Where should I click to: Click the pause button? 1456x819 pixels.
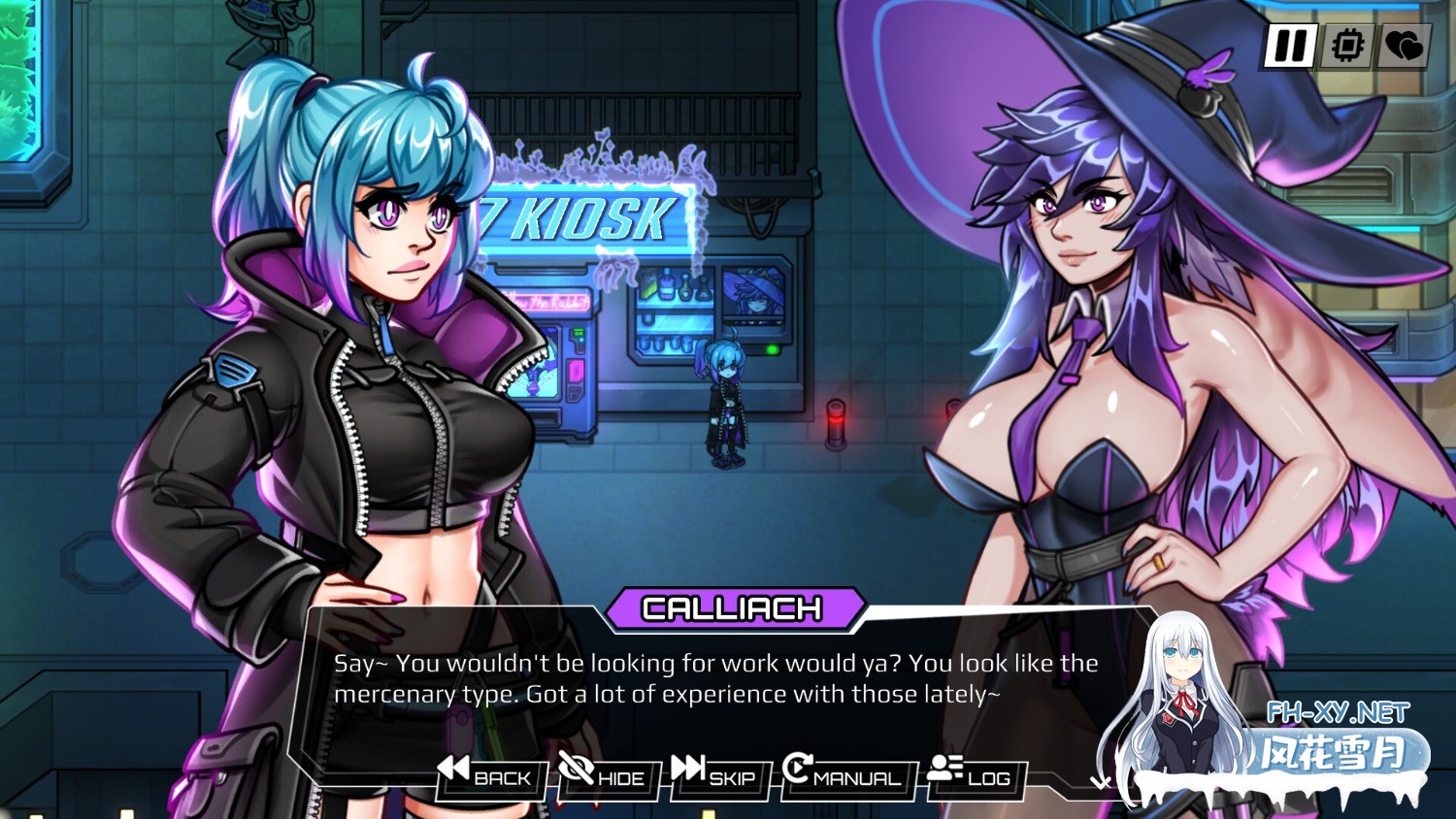coord(1290,46)
